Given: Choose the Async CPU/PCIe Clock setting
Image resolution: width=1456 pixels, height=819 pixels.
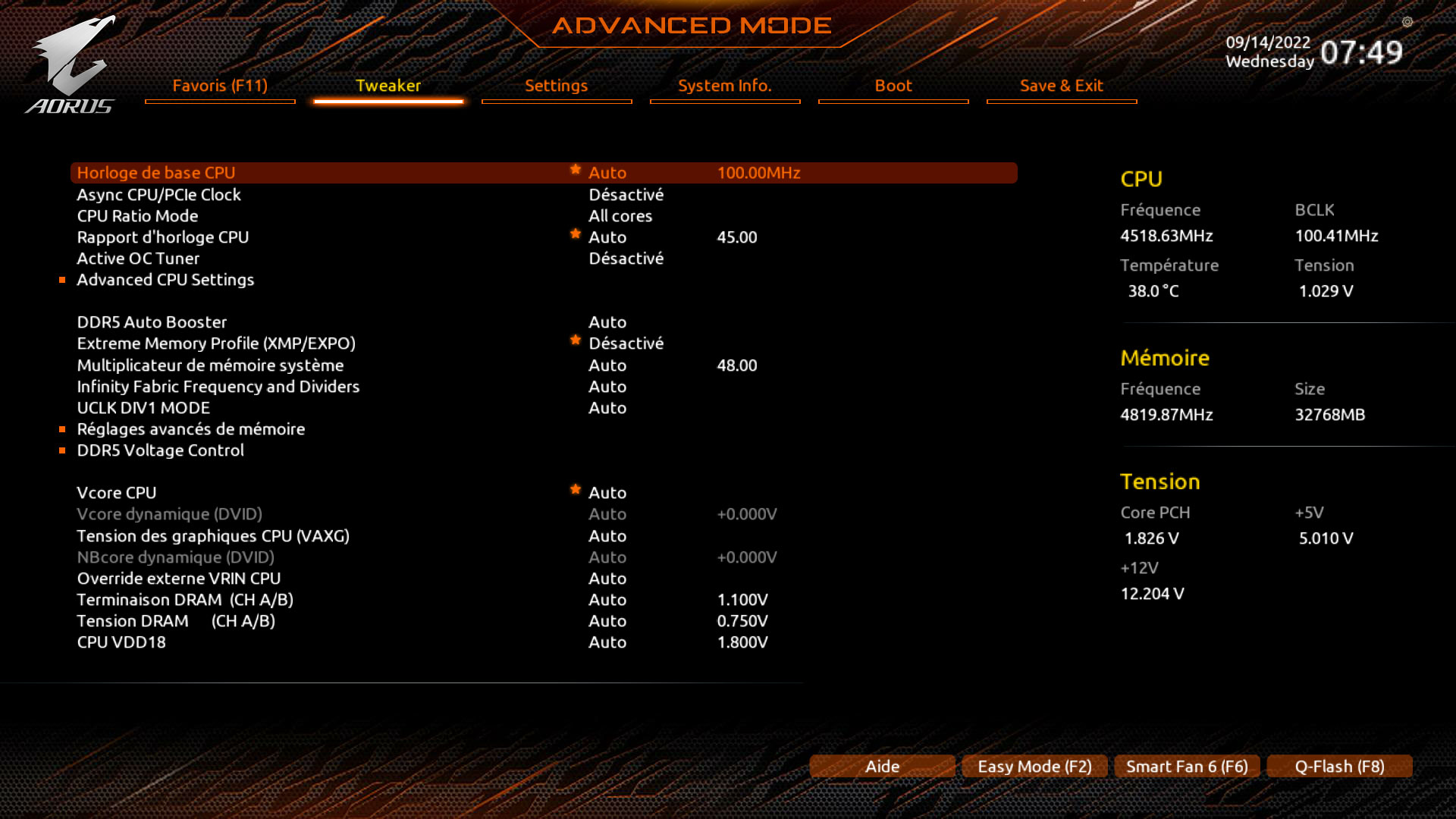Looking at the screenshot, I should point(158,195).
